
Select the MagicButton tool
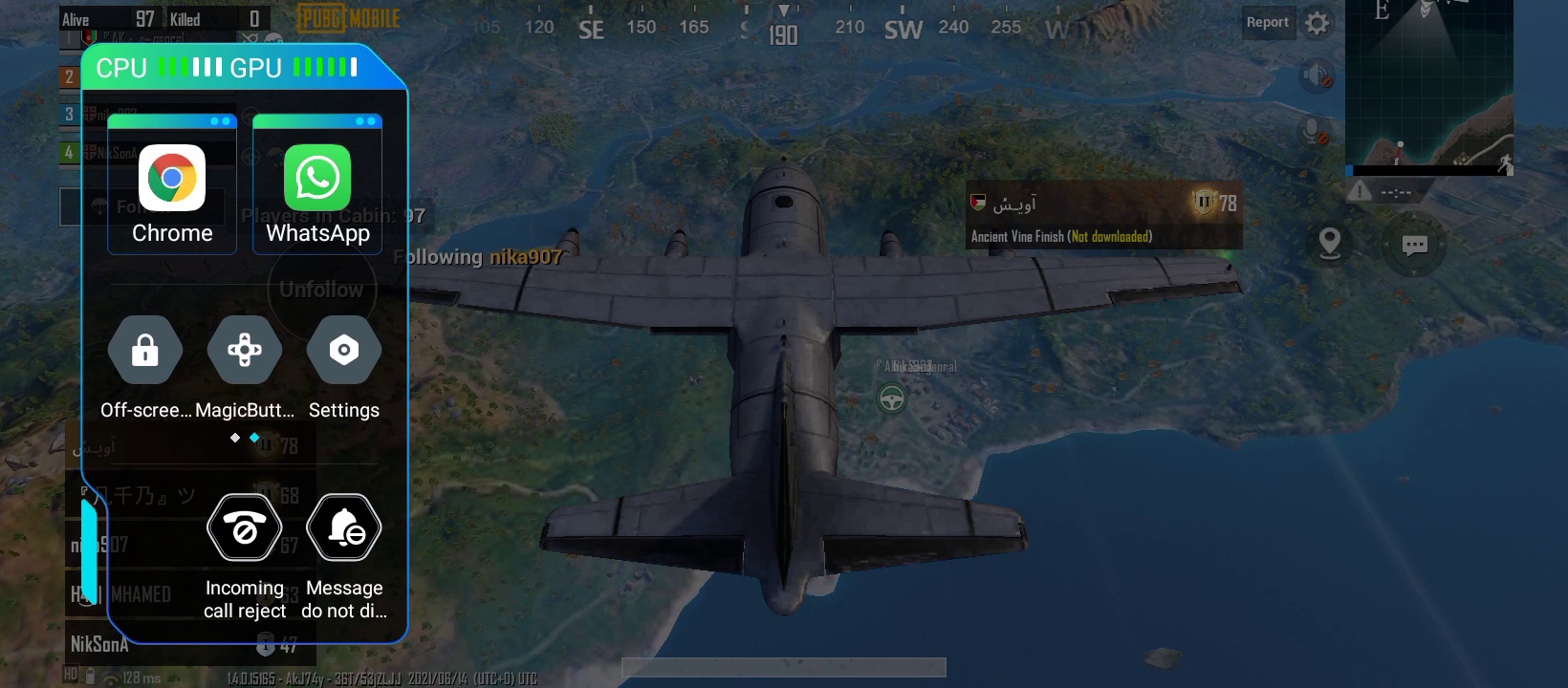click(244, 352)
